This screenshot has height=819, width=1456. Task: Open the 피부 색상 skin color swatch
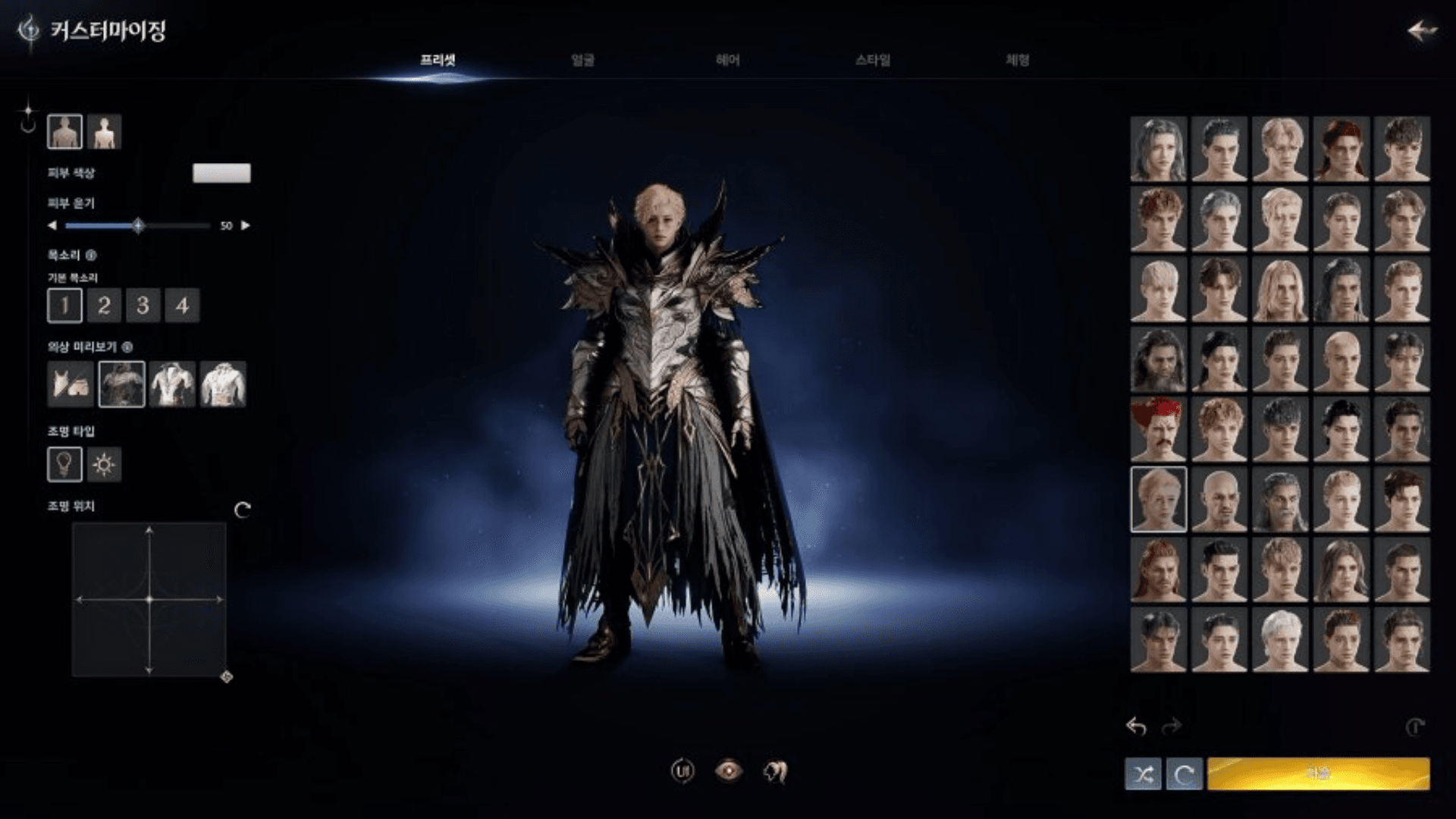pos(221,173)
